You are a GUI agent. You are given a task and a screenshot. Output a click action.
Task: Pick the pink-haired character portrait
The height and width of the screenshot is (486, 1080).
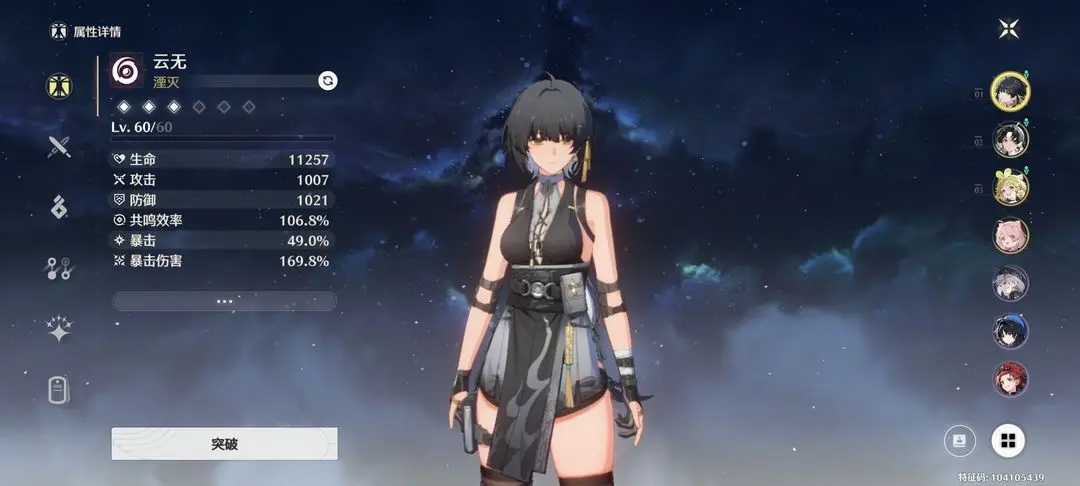coord(1010,235)
